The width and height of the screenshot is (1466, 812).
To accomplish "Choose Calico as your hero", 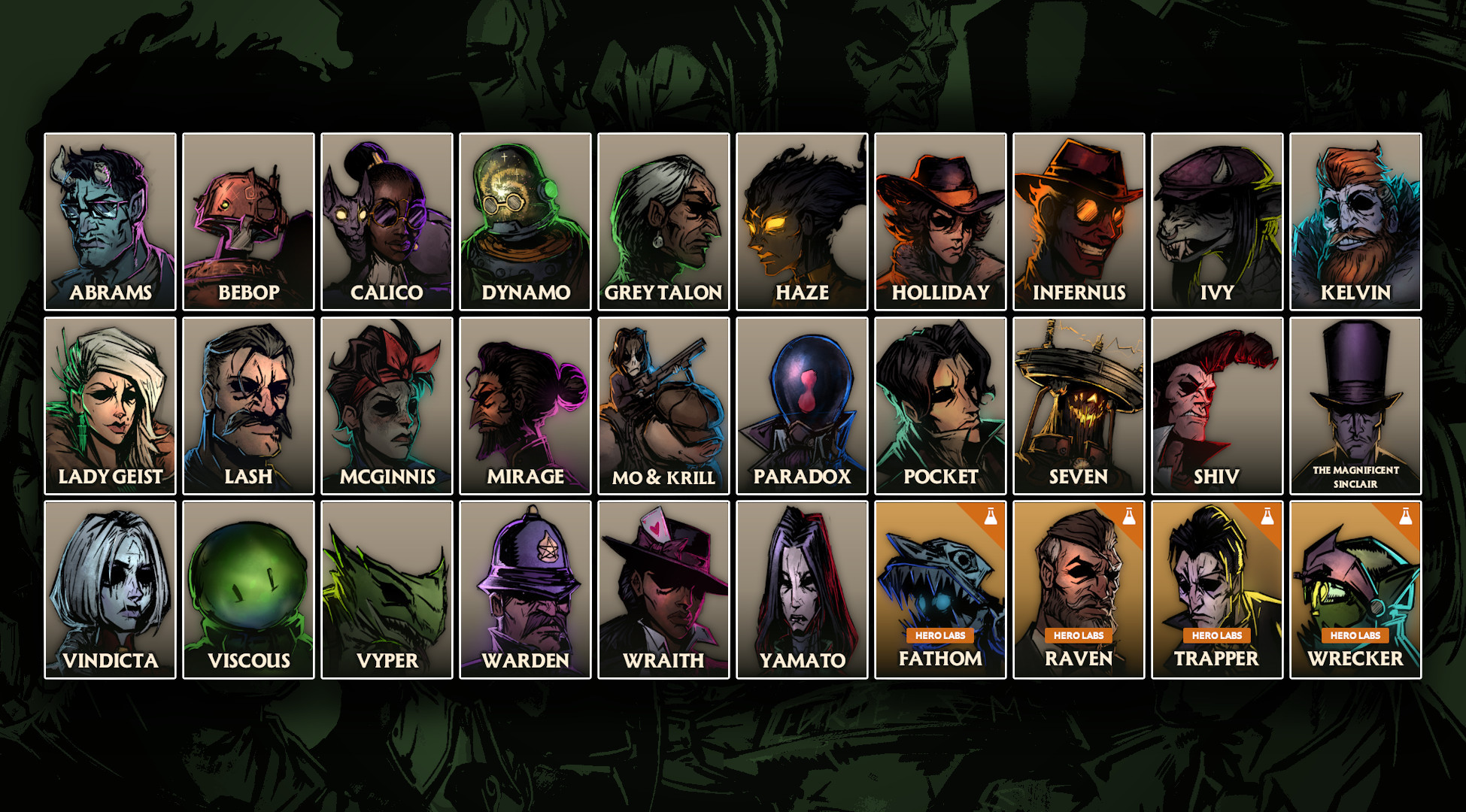I will (386, 218).
